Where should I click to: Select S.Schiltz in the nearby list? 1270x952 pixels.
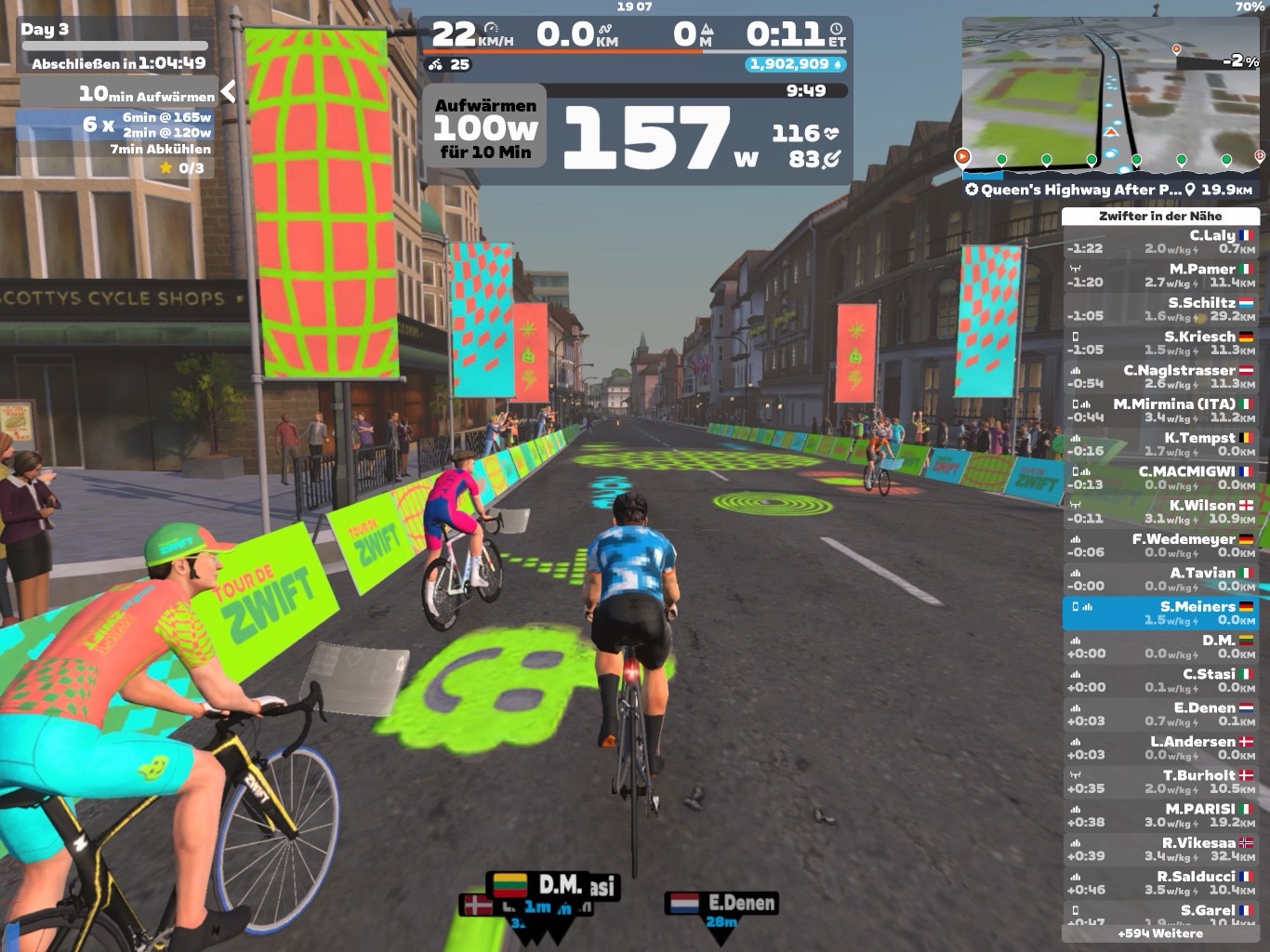pyautogui.click(x=1160, y=309)
